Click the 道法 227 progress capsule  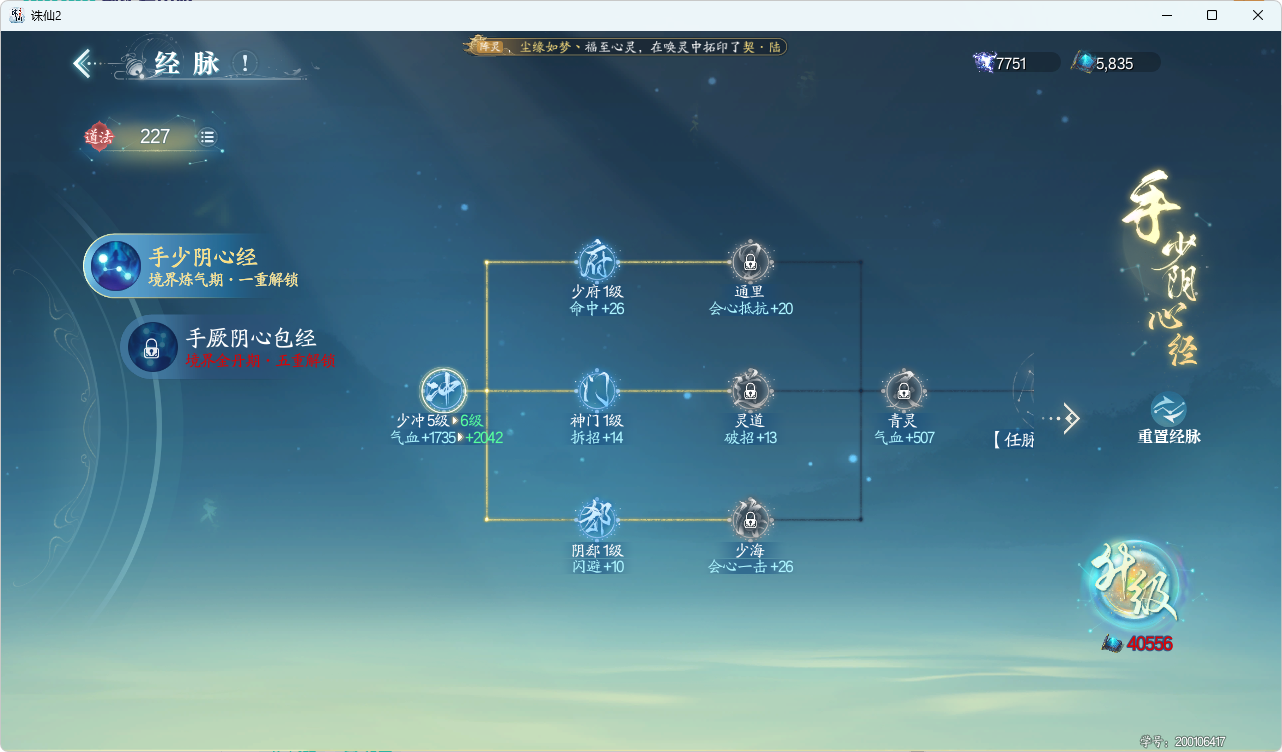coord(150,136)
